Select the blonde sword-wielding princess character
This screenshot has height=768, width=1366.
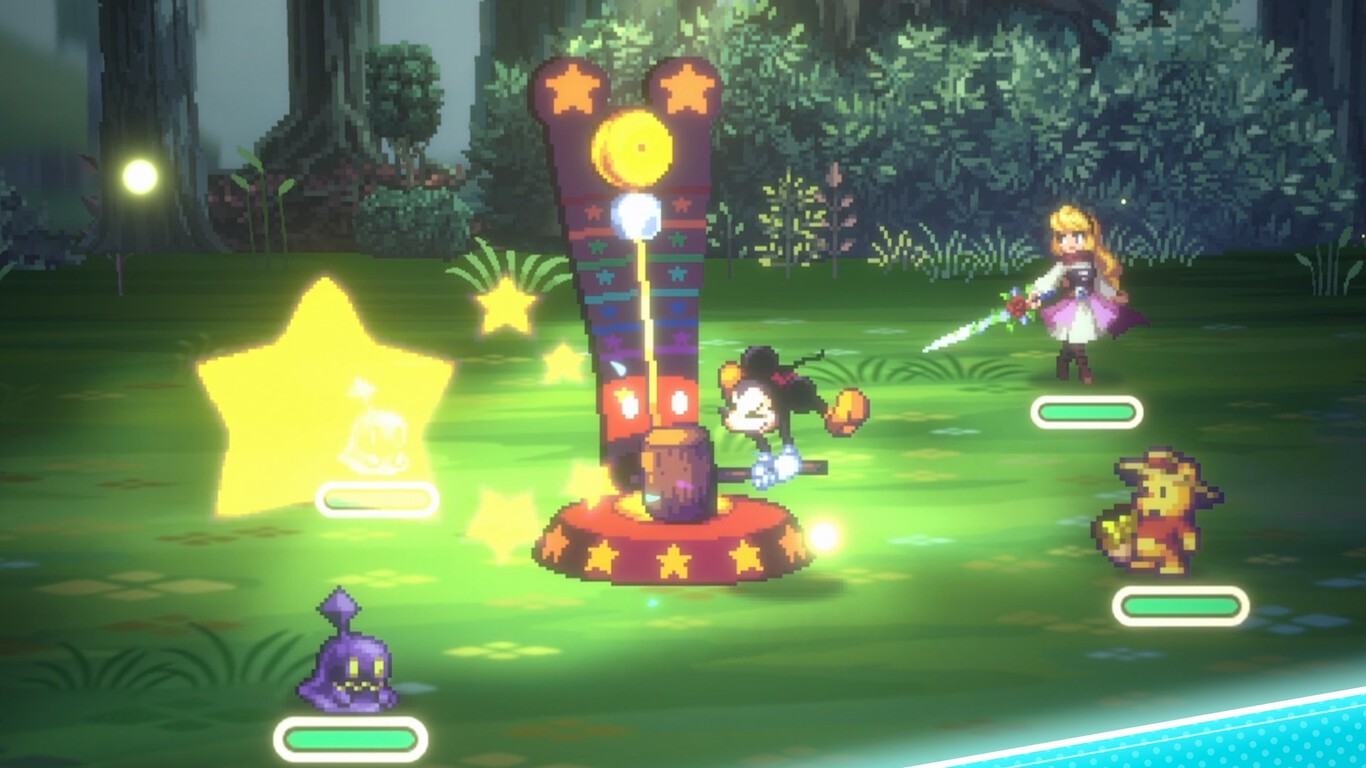[x=1085, y=290]
